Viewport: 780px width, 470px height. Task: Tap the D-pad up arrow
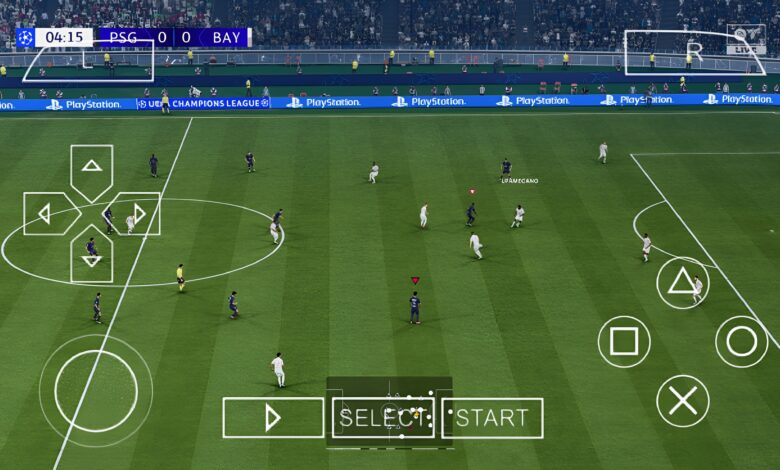pyautogui.click(x=91, y=166)
